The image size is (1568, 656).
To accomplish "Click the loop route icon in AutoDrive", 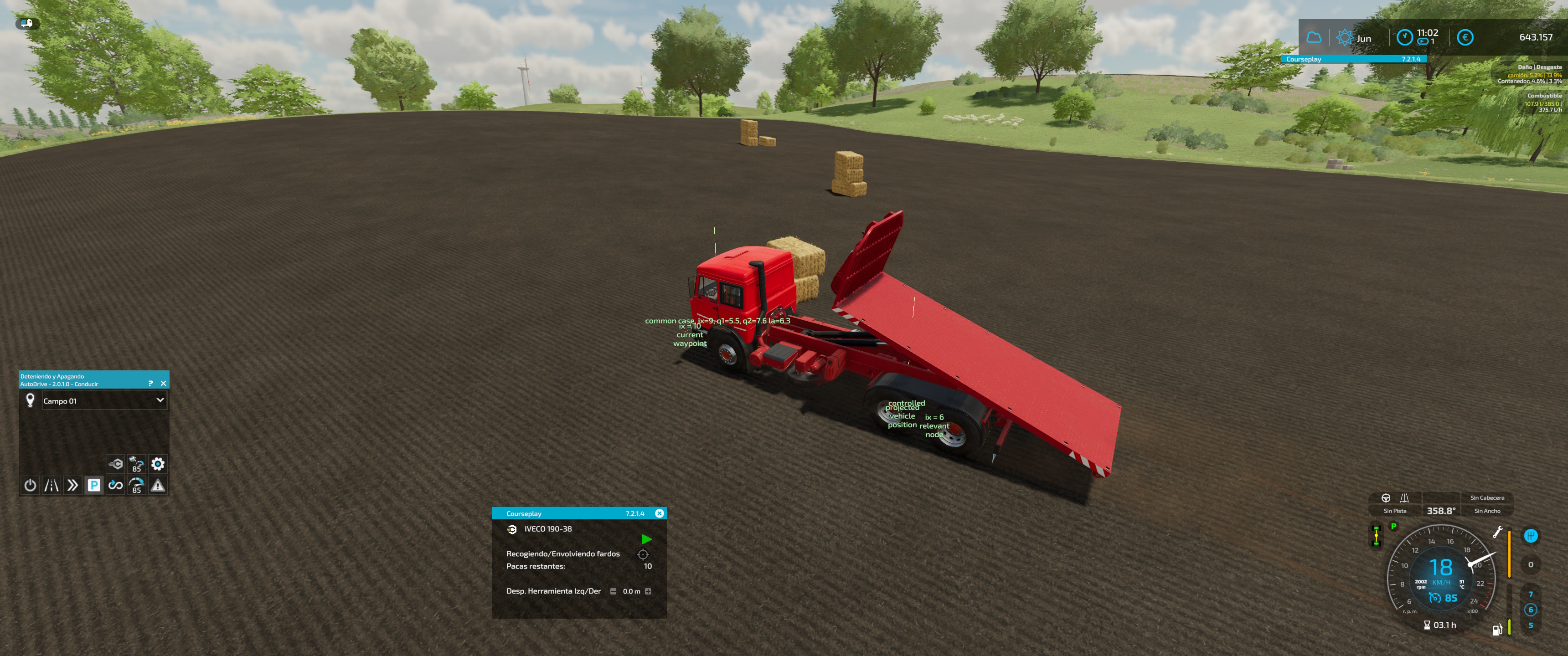I will (x=115, y=486).
